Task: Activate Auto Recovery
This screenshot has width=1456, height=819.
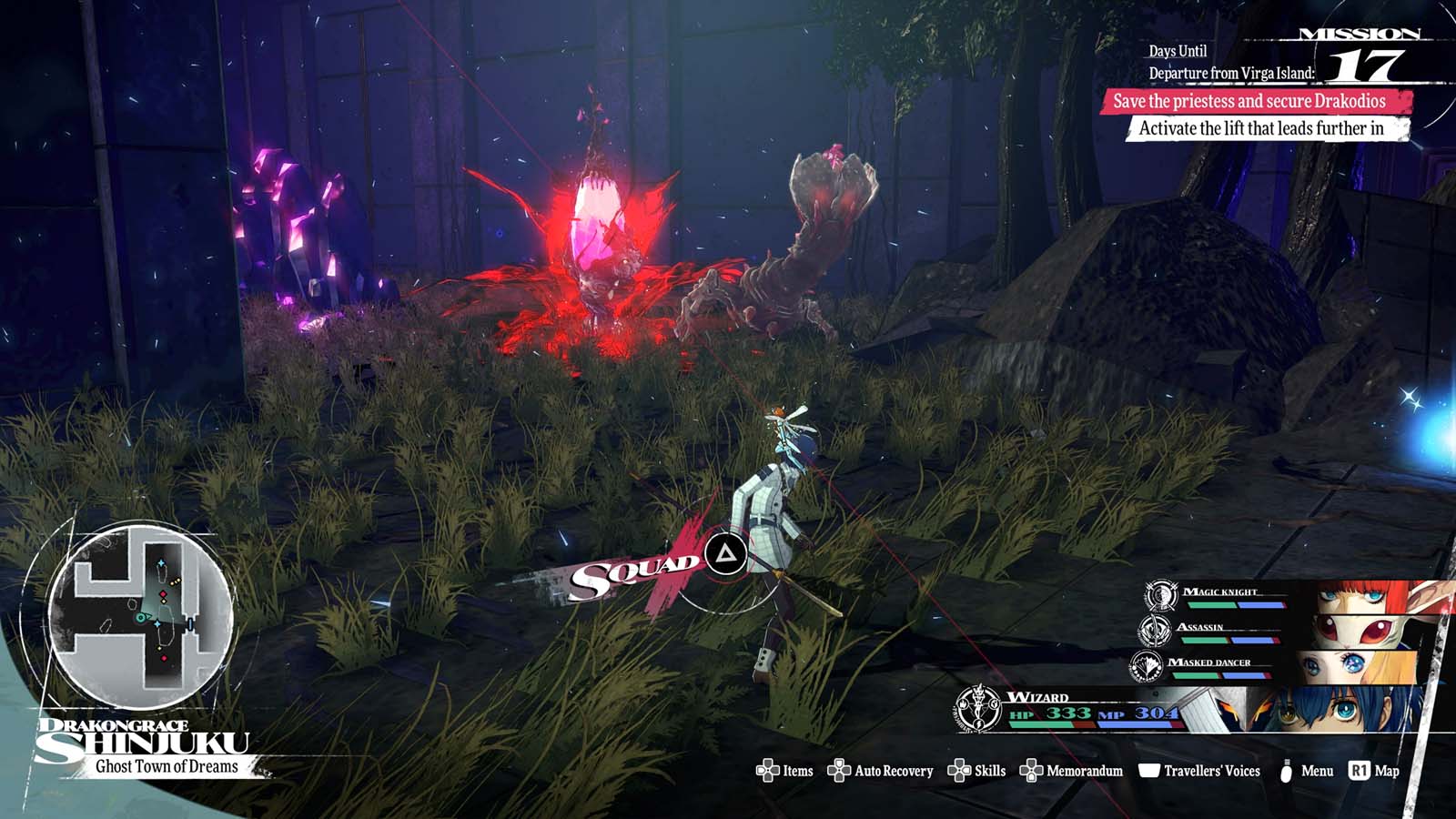Action: (880, 771)
